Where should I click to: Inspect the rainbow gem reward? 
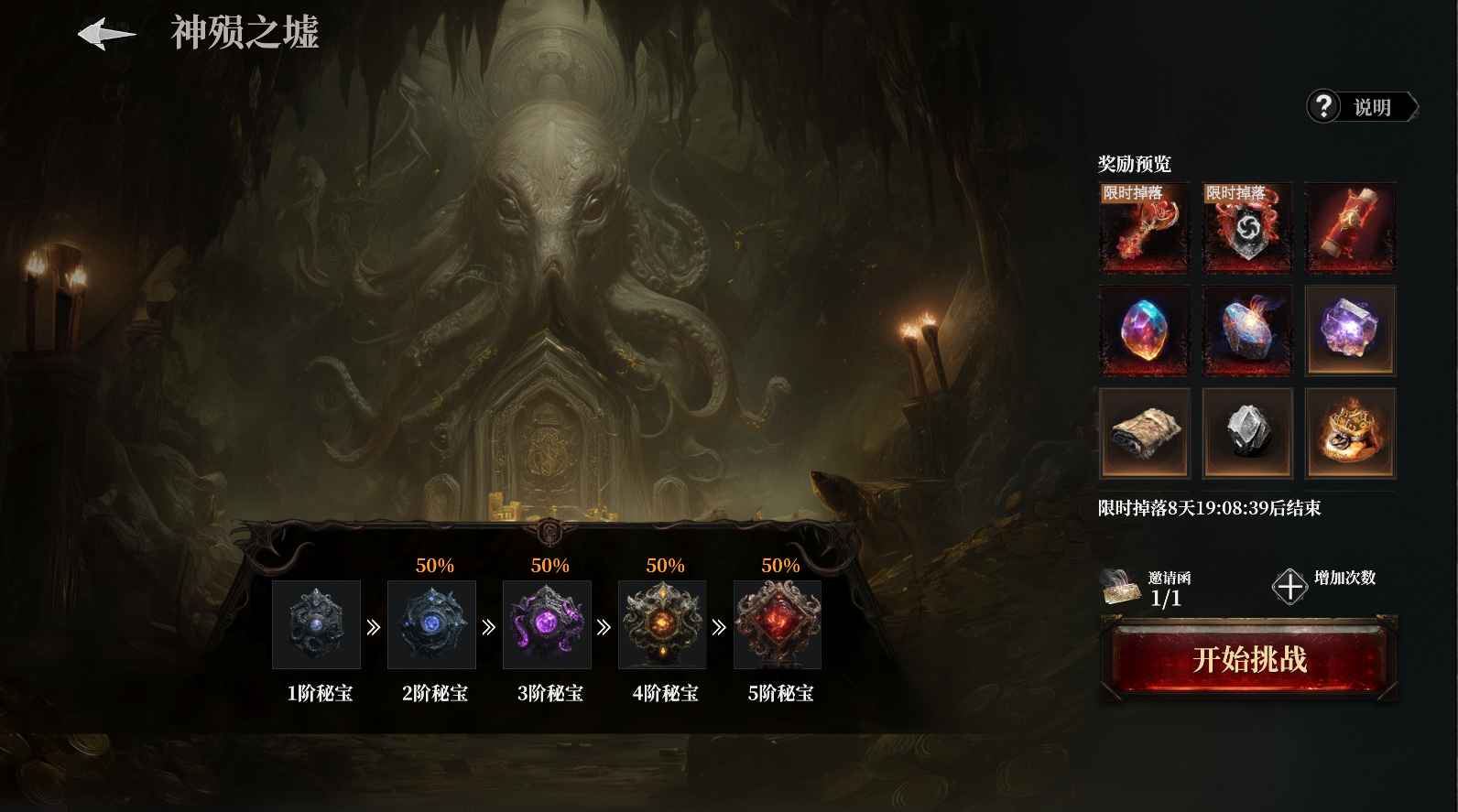click(1145, 330)
